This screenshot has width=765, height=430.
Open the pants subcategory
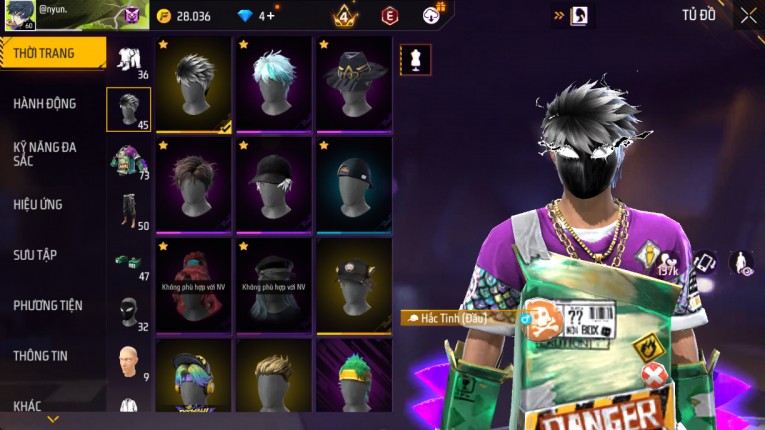click(129, 210)
